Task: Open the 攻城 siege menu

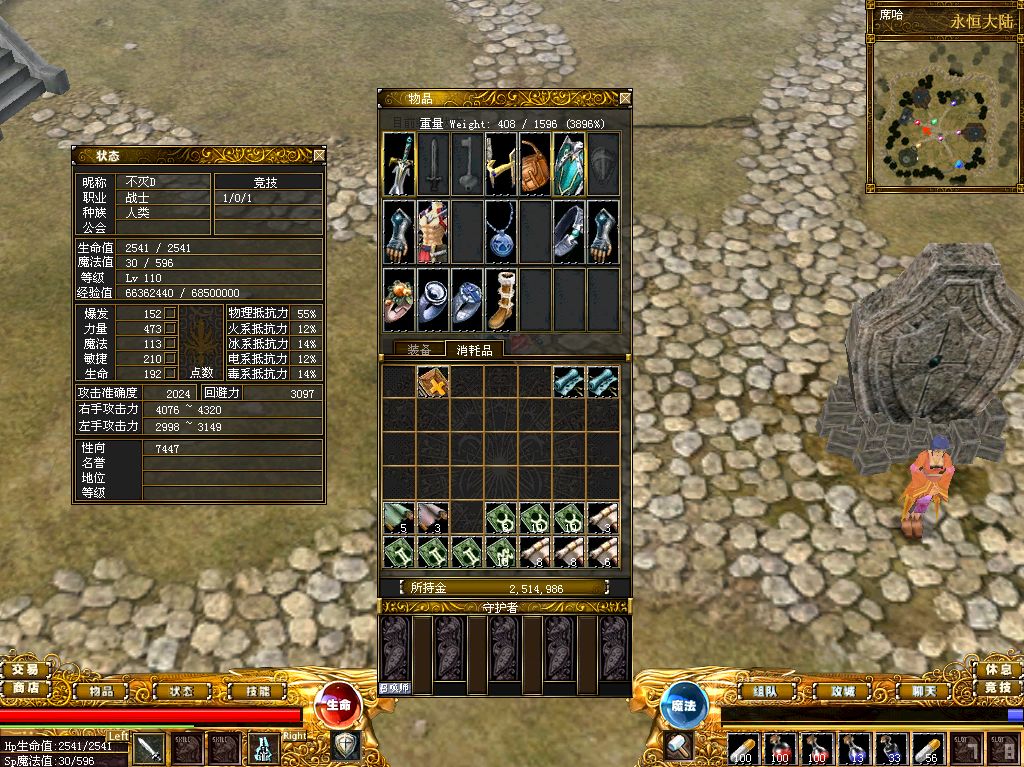Action: click(835, 690)
